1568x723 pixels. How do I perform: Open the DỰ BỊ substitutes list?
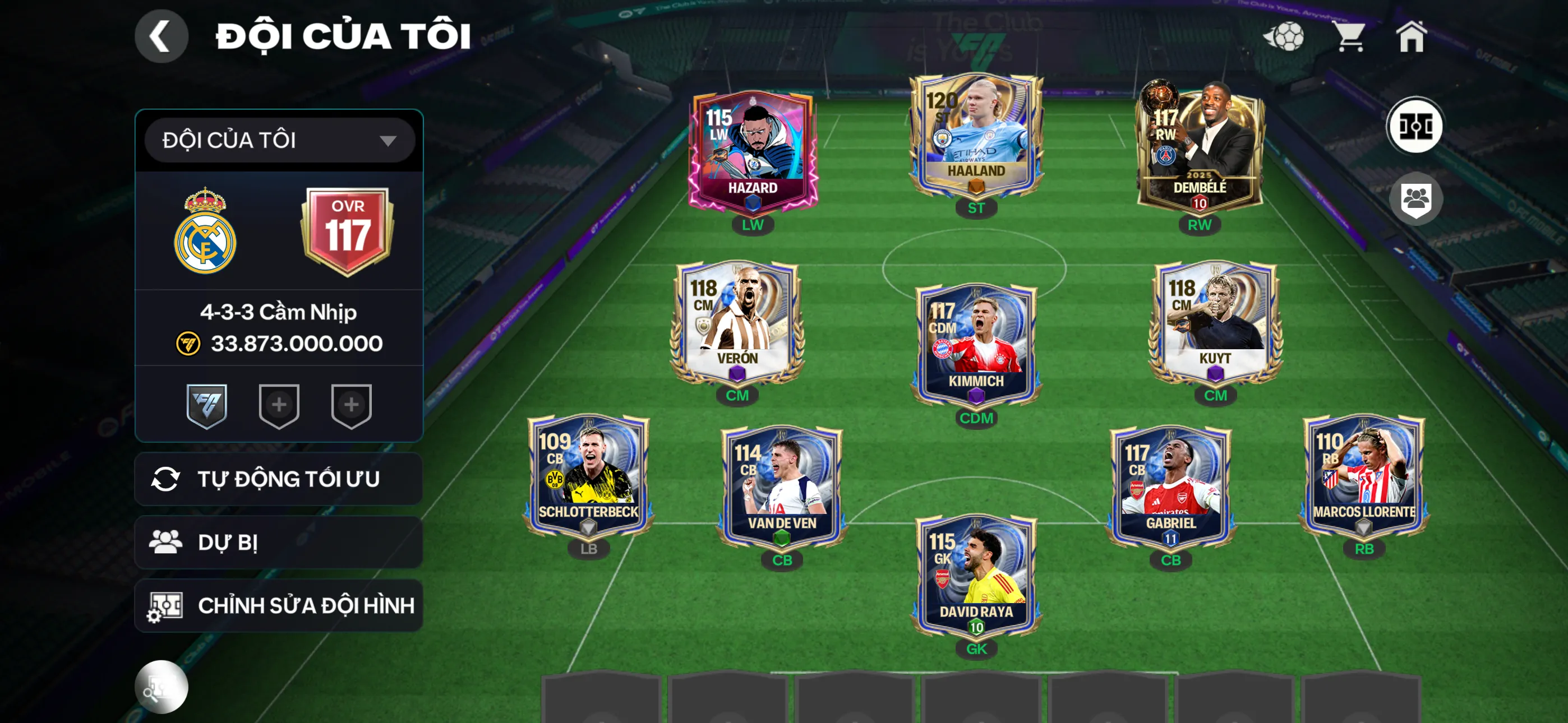click(279, 543)
